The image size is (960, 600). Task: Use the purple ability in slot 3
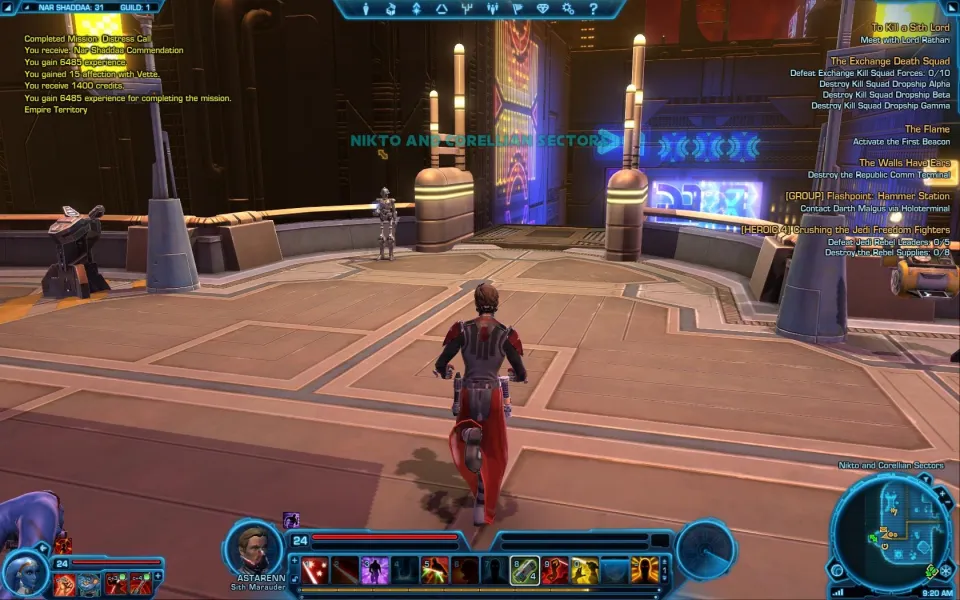tap(375, 570)
